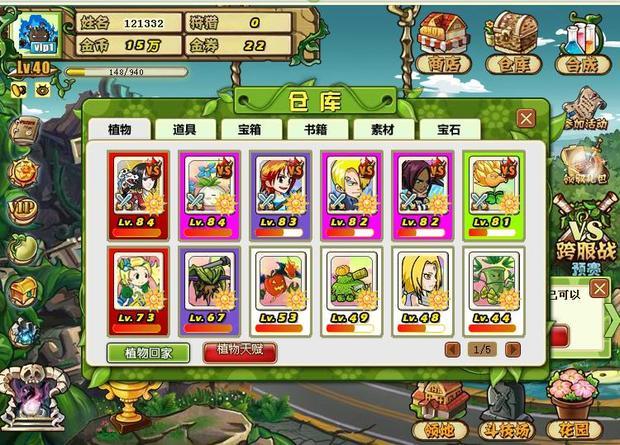Open the 植物天赋 talent button
The width and height of the screenshot is (620, 445).
point(239,351)
